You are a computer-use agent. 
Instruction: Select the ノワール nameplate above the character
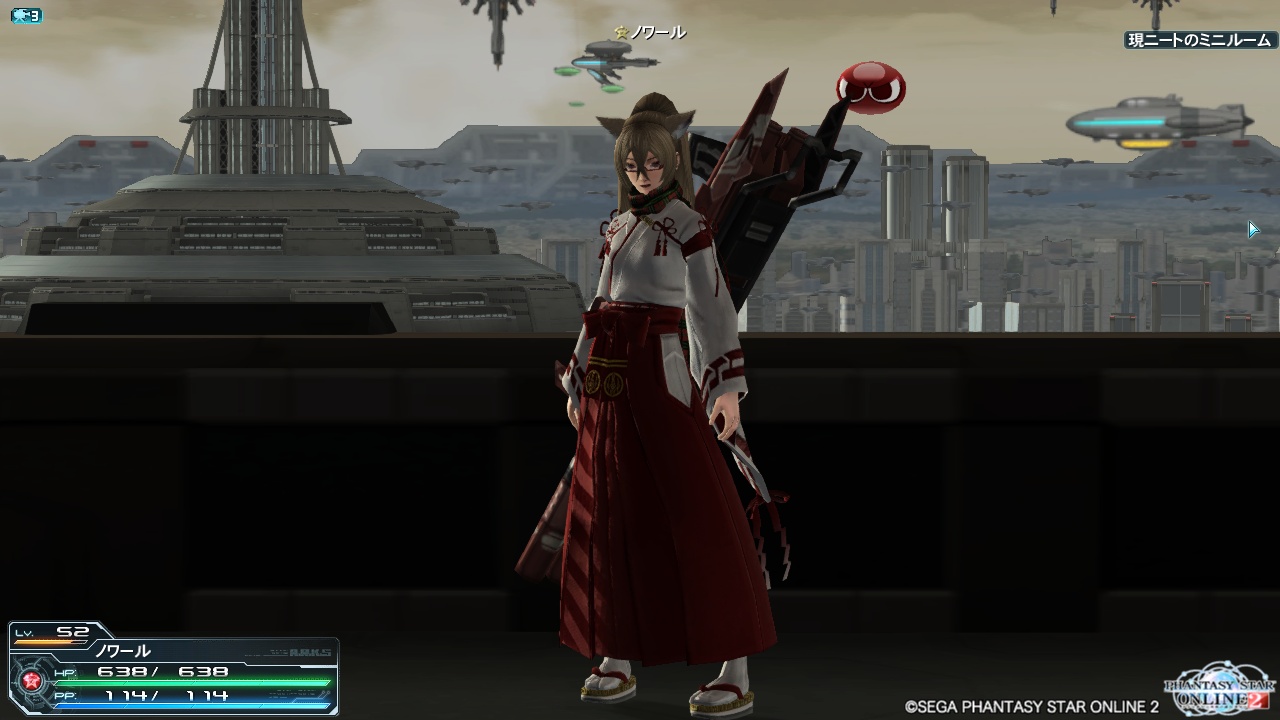651,33
